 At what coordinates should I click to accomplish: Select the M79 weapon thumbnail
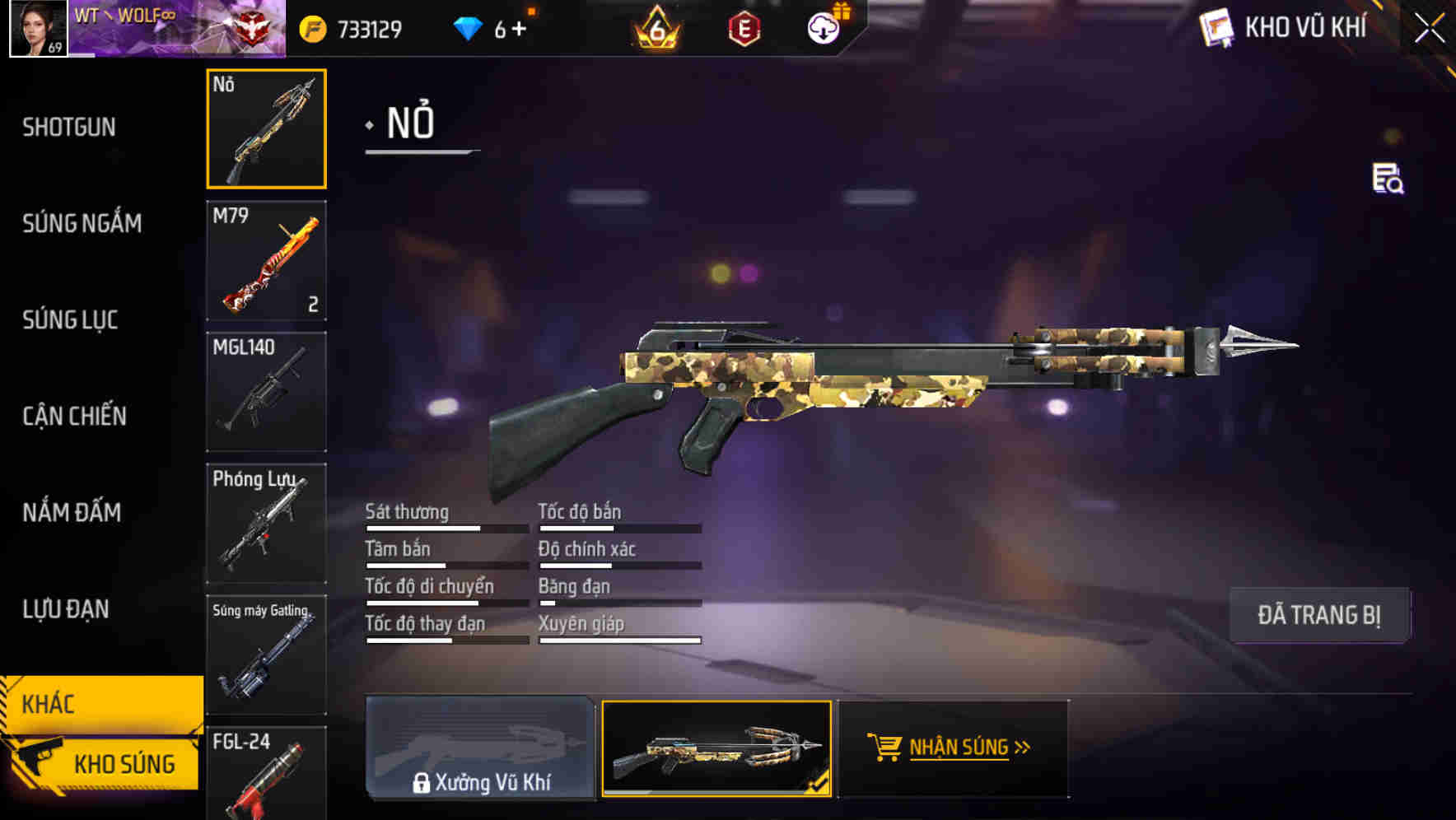coord(266,261)
